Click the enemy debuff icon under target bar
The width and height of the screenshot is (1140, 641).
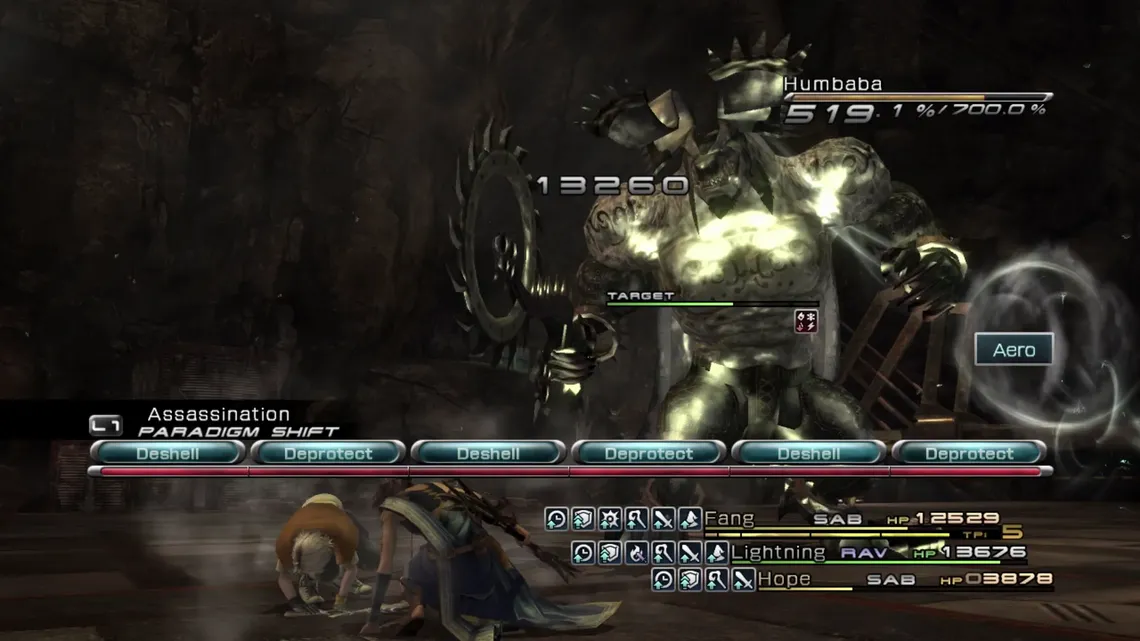point(806,320)
